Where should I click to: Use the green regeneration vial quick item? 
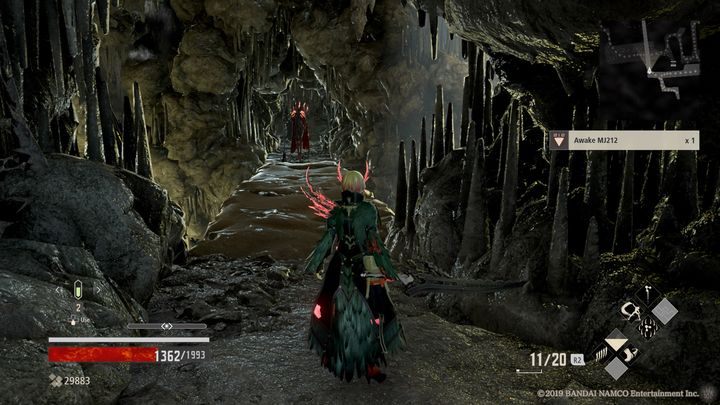78,291
